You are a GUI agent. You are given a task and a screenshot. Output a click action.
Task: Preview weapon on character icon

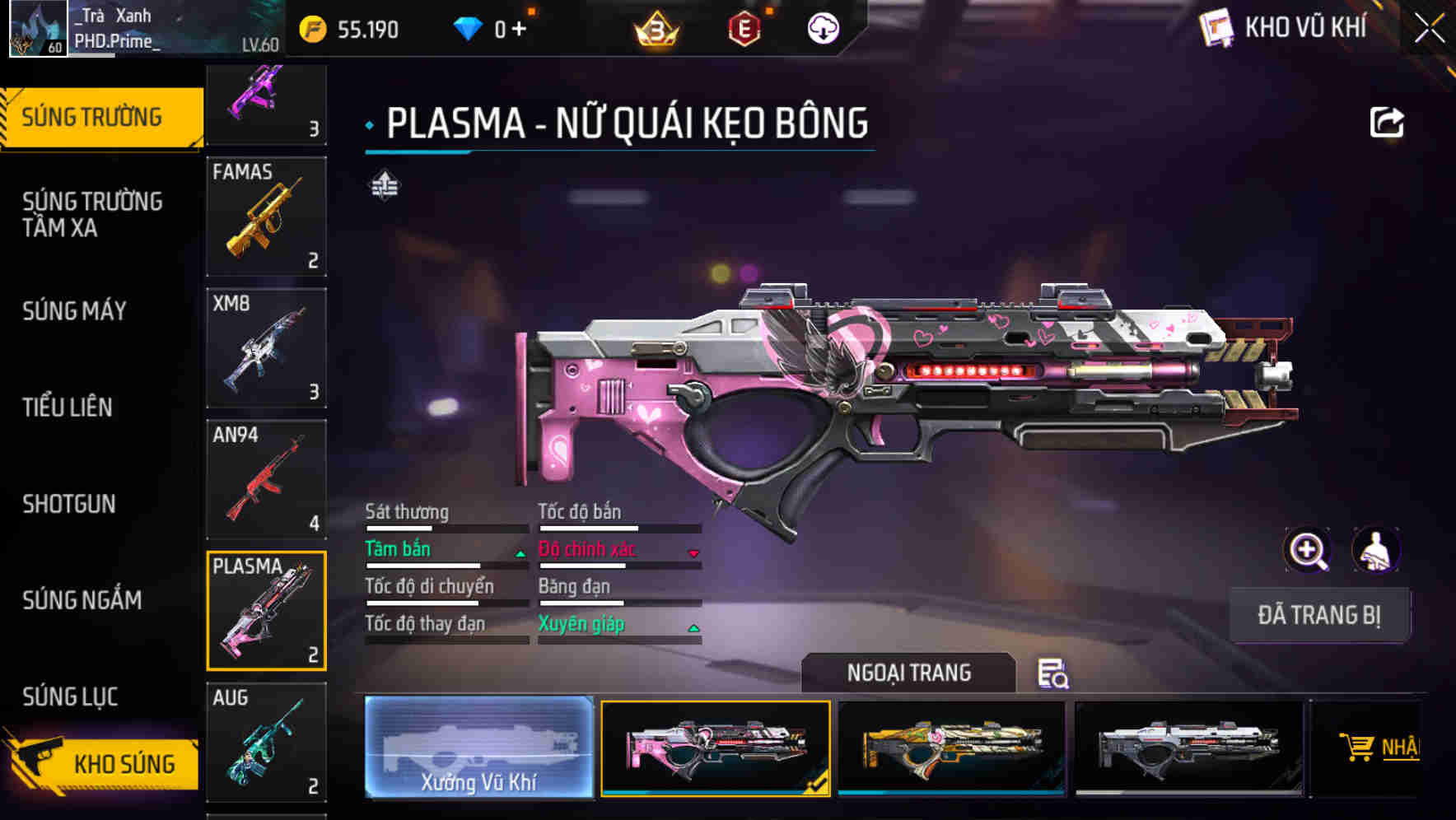1375,550
